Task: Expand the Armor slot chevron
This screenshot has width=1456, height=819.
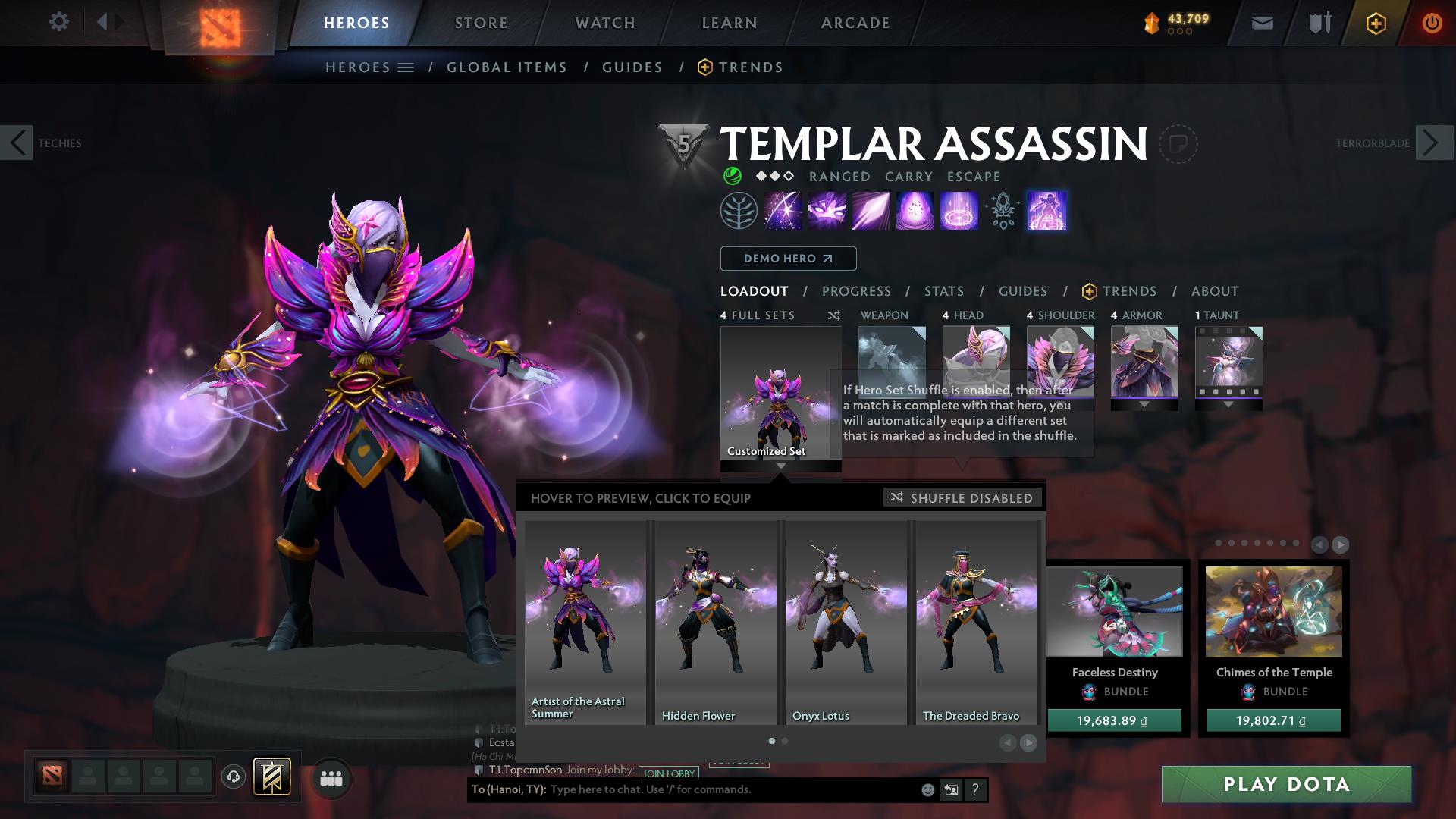Action: pos(1143,404)
